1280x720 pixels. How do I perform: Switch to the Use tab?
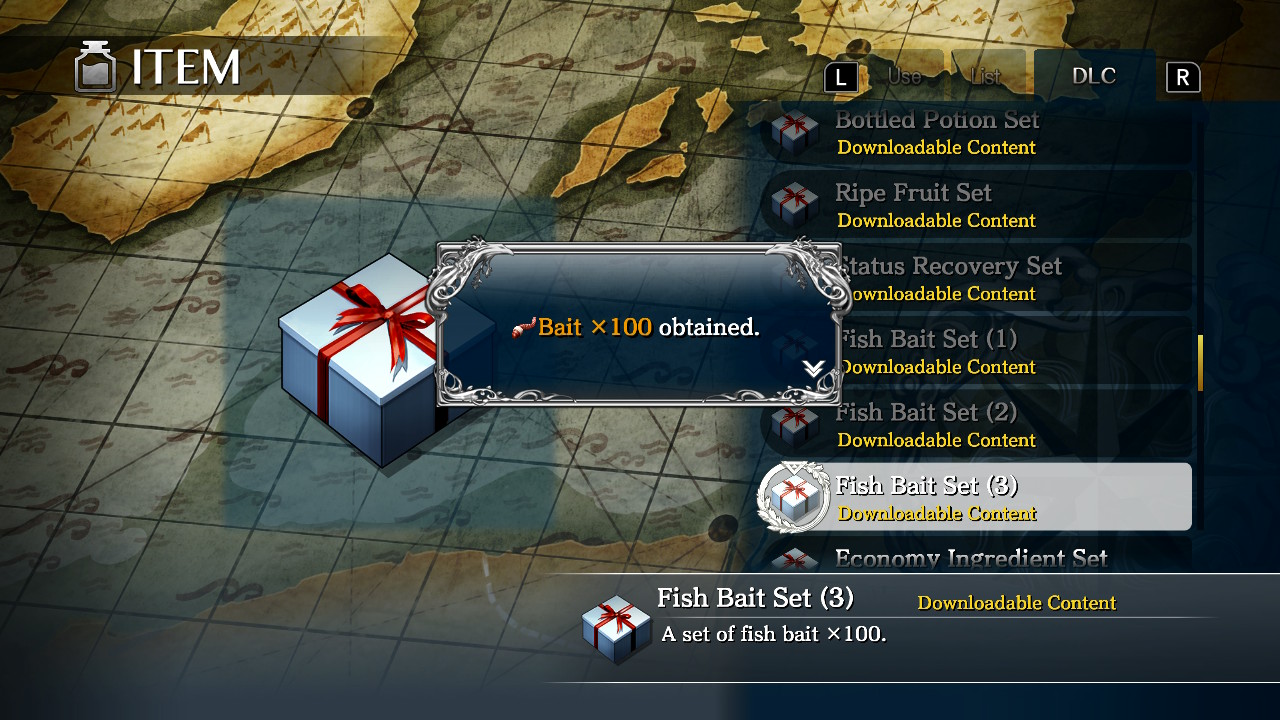[x=903, y=75]
